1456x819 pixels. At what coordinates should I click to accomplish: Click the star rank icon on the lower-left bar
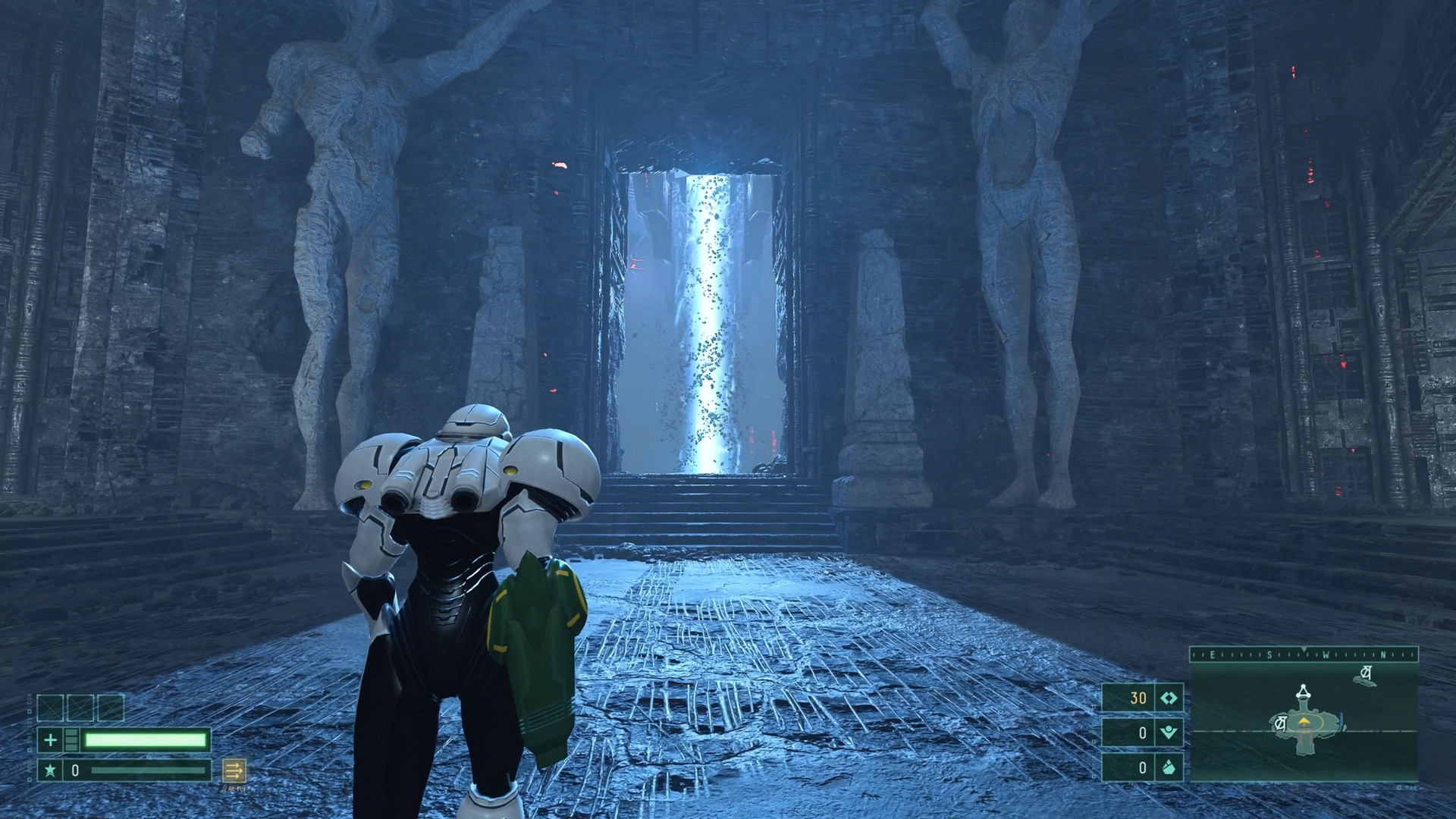(51, 771)
